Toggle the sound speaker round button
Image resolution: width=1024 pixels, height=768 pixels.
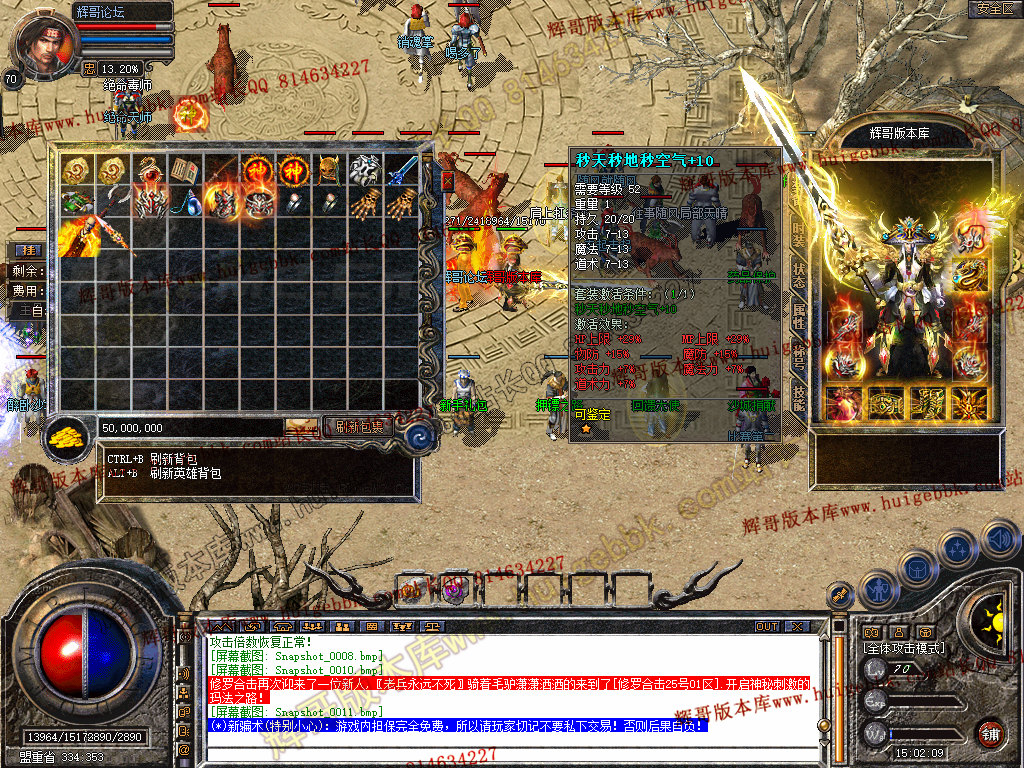(999, 538)
